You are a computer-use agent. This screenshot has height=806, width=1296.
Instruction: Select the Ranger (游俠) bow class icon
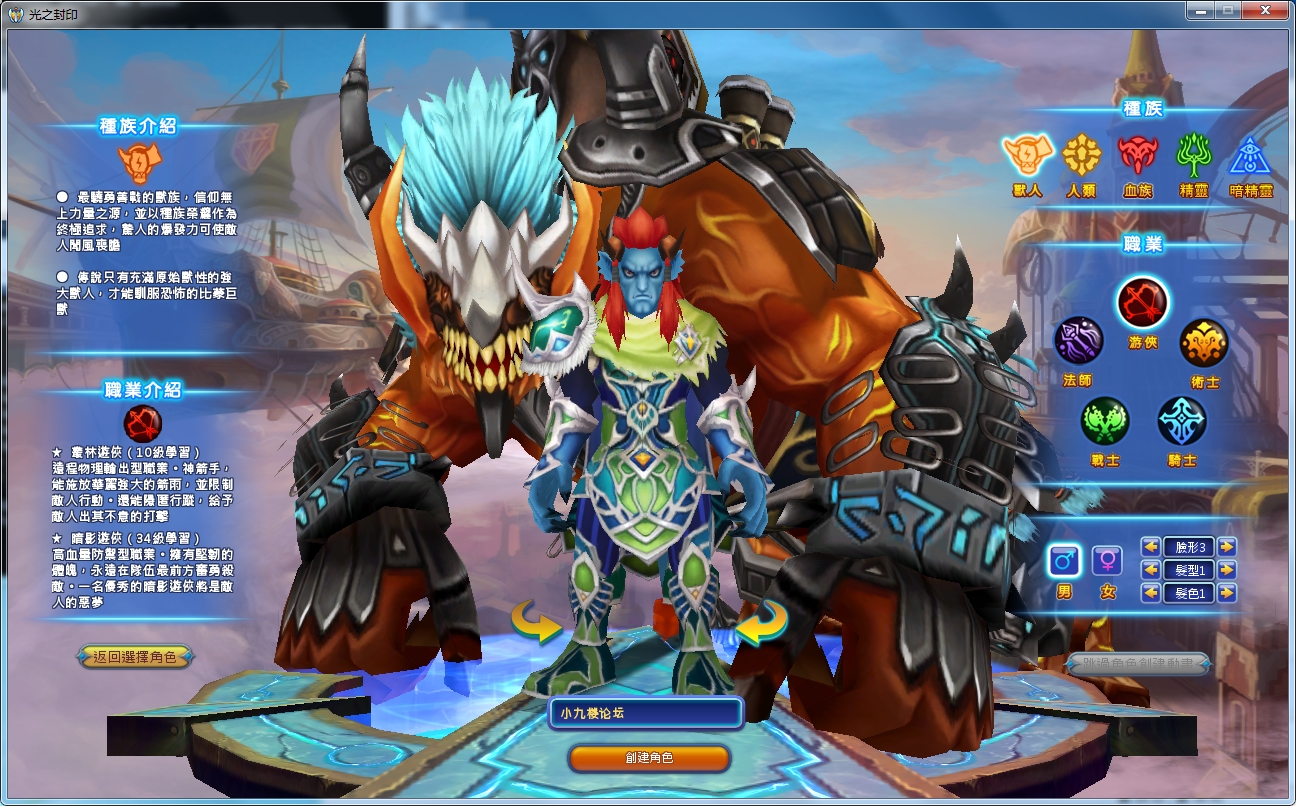1143,302
